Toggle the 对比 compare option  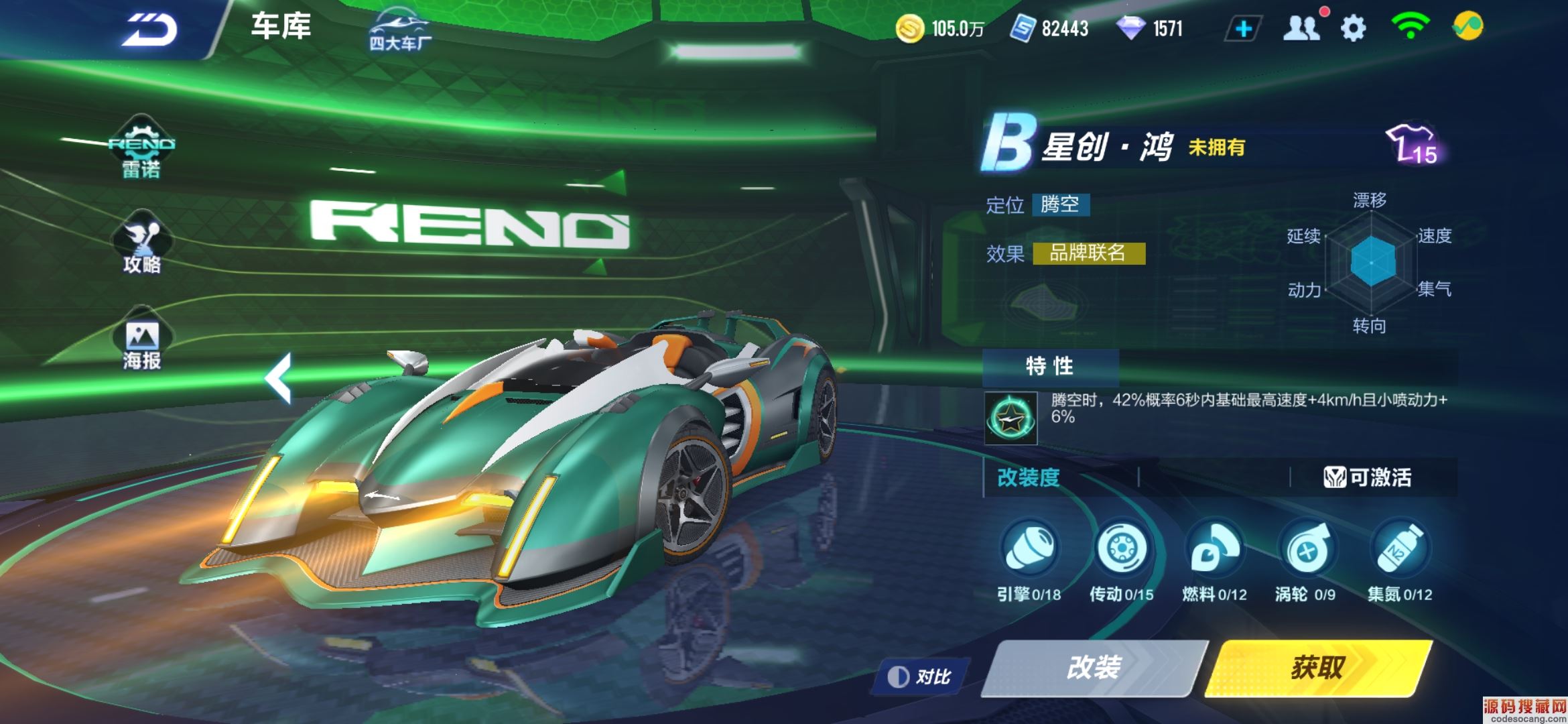[x=919, y=676]
